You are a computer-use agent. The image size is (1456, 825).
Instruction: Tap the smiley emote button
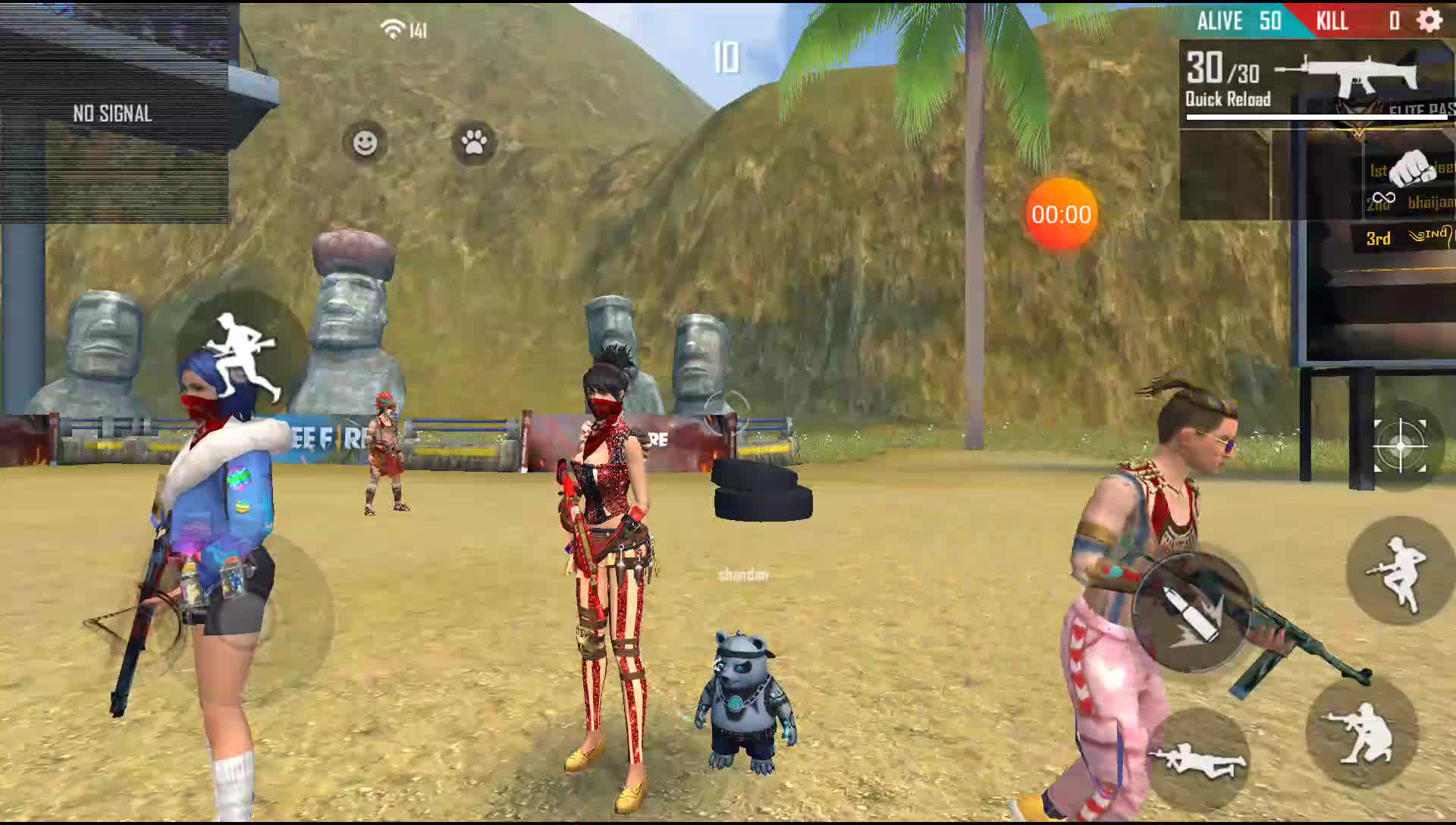pos(365,143)
